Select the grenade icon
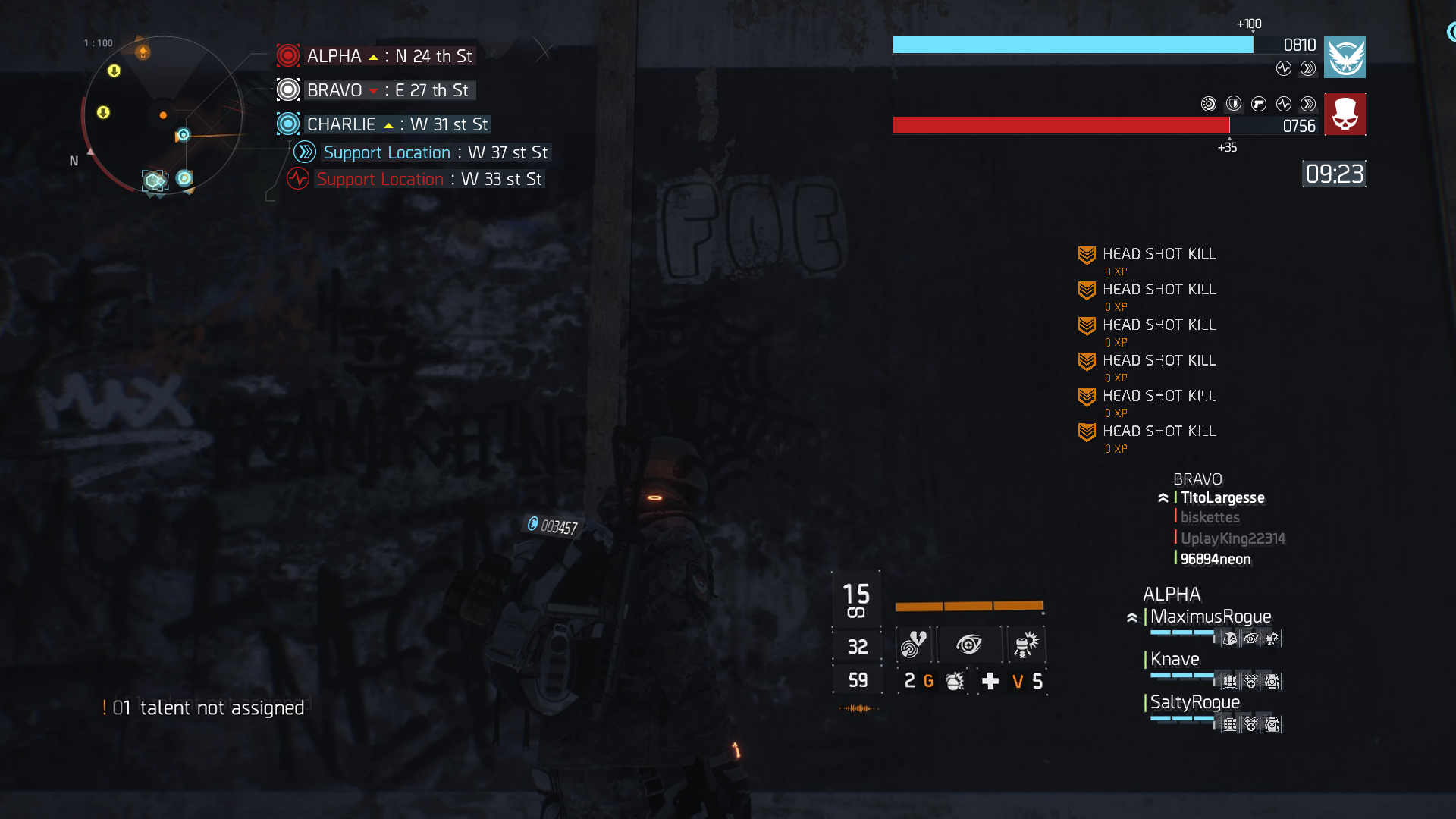Viewport: 1456px width, 819px height. 955,681
